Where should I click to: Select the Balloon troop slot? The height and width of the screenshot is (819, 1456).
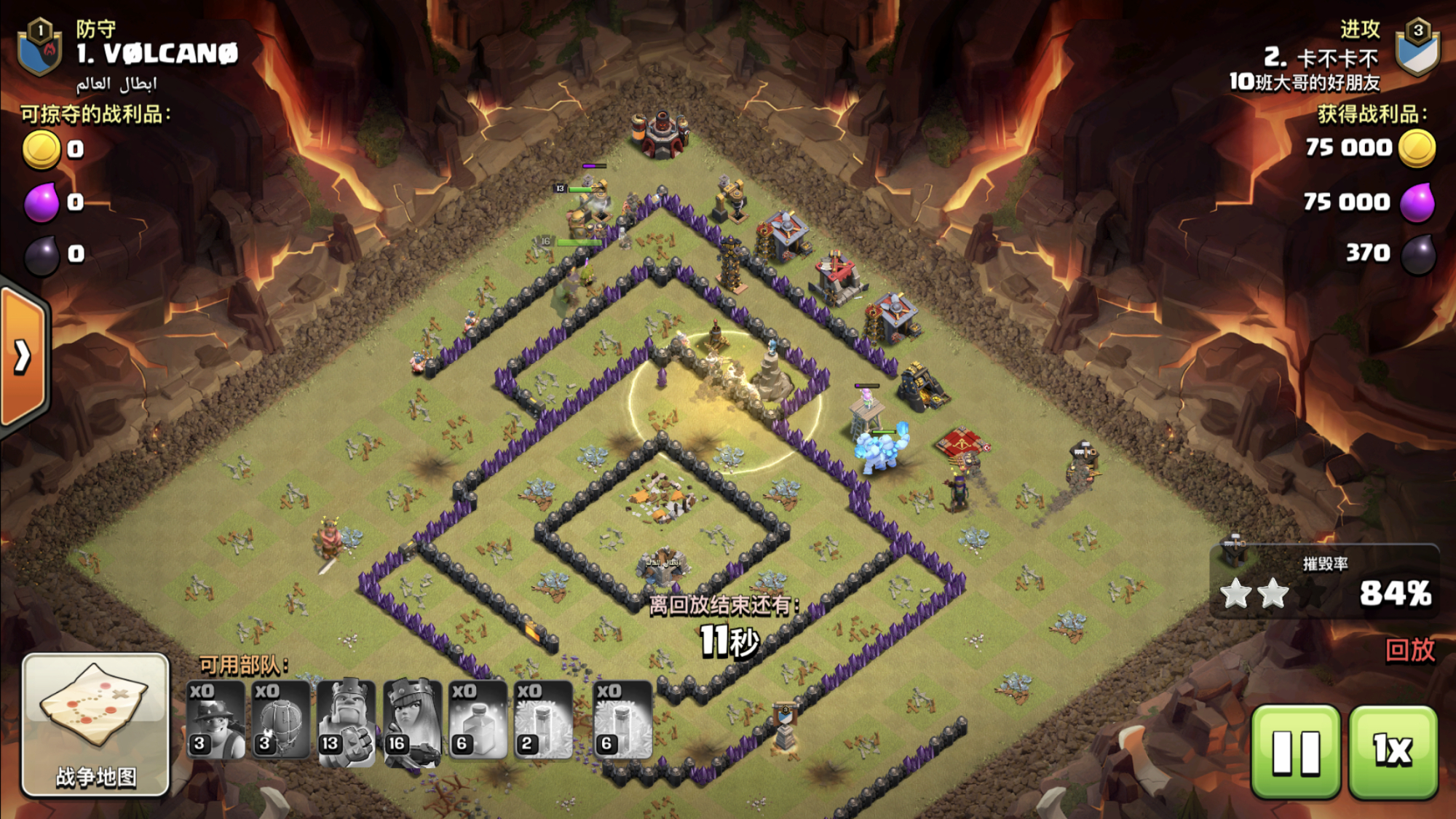click(x=281, y=720)
